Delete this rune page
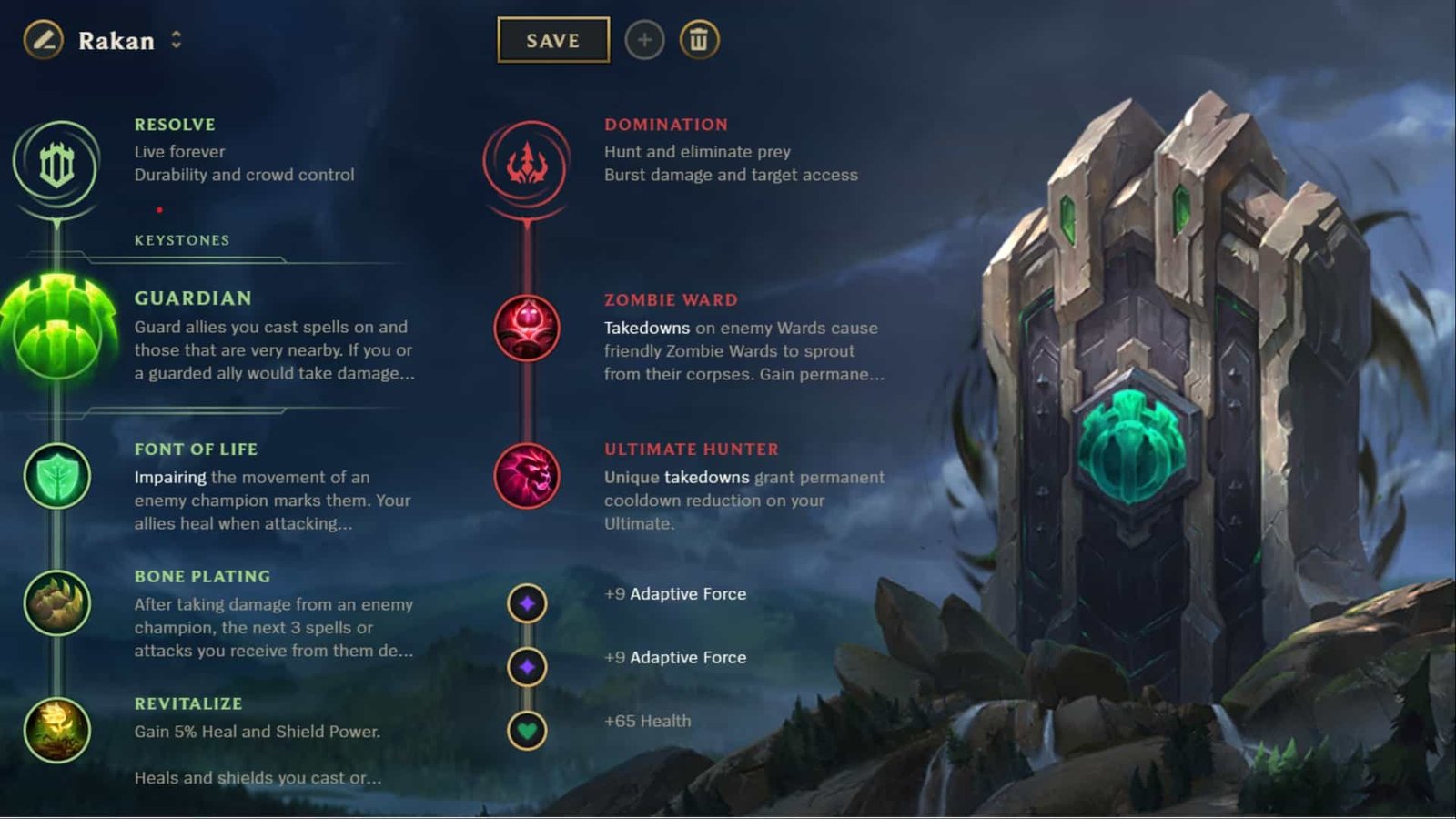Screen dimensions: 1456x819 [x=699, y=40]
